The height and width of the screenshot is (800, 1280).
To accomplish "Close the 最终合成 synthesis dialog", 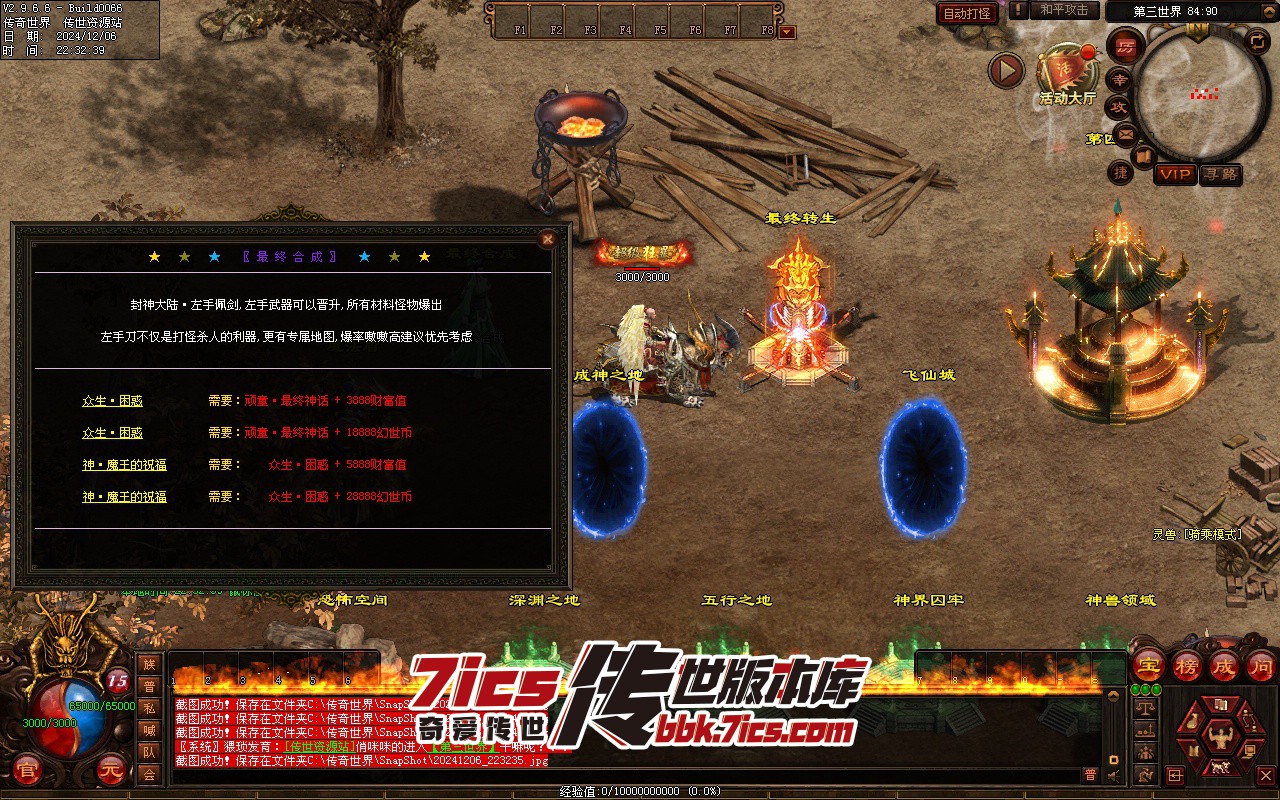I will (x=547, y=239).
